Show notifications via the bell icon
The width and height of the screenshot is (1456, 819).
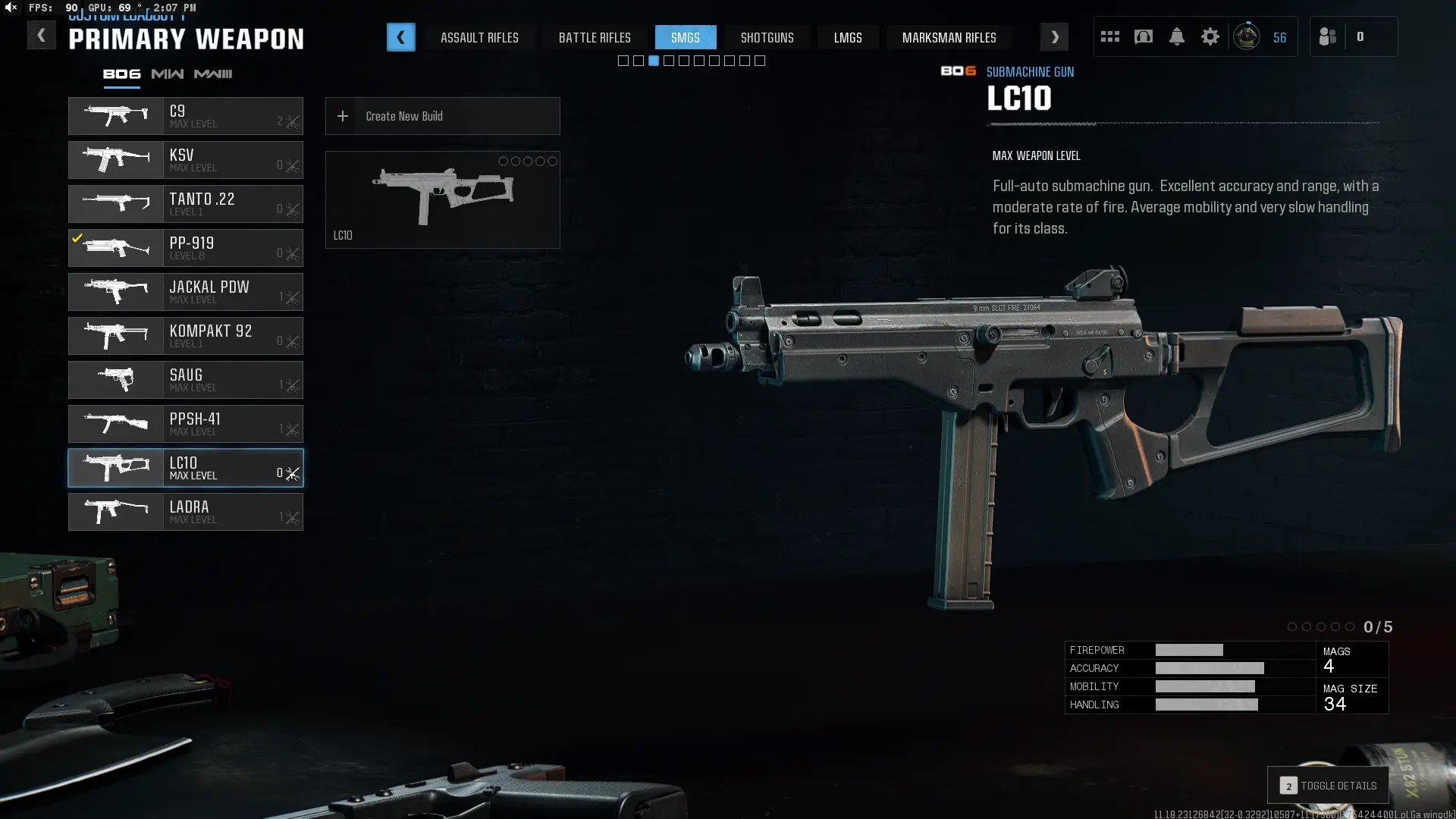tap(1176, 36)
